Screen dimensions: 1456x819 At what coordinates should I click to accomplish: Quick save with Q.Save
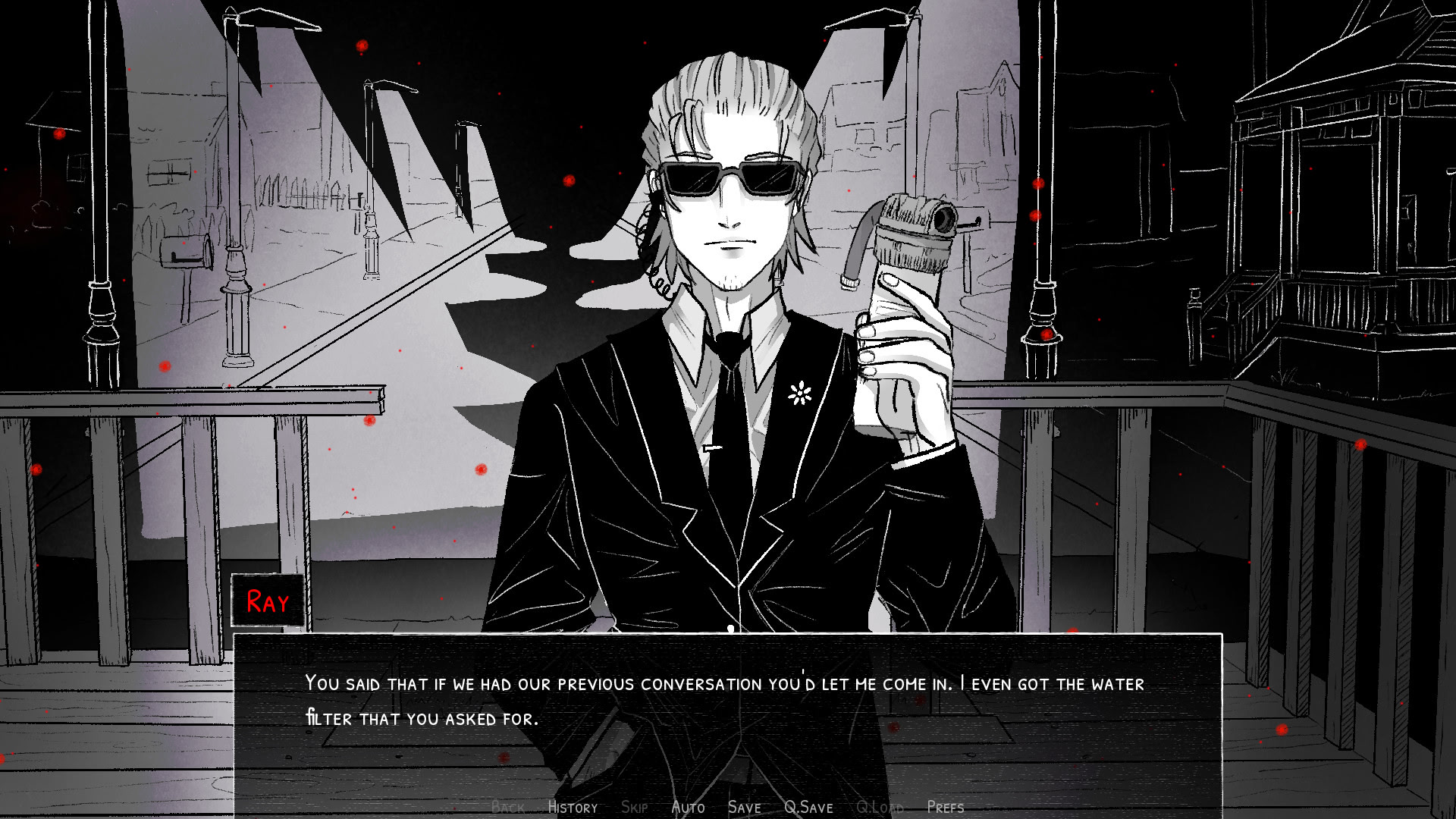808,808
